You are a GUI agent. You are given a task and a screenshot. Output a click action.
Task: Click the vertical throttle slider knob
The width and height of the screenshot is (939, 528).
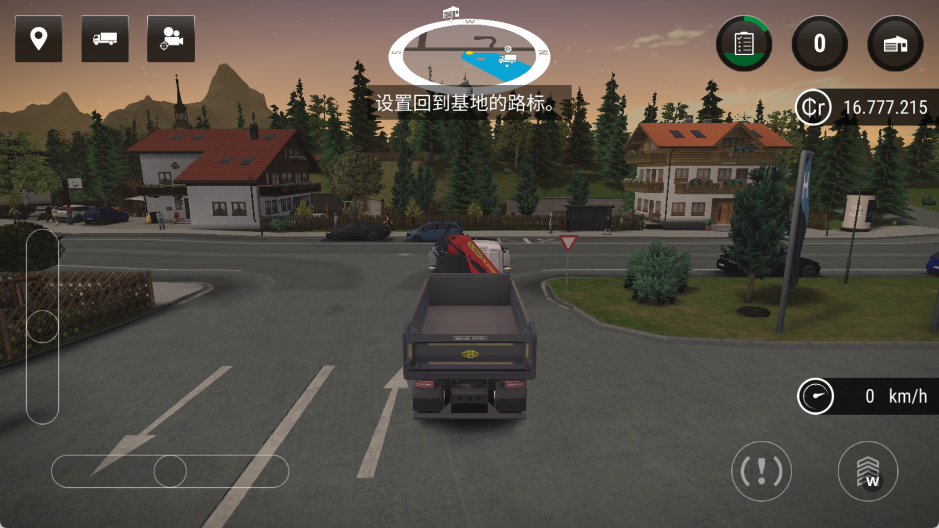click(x=42, y=327)
